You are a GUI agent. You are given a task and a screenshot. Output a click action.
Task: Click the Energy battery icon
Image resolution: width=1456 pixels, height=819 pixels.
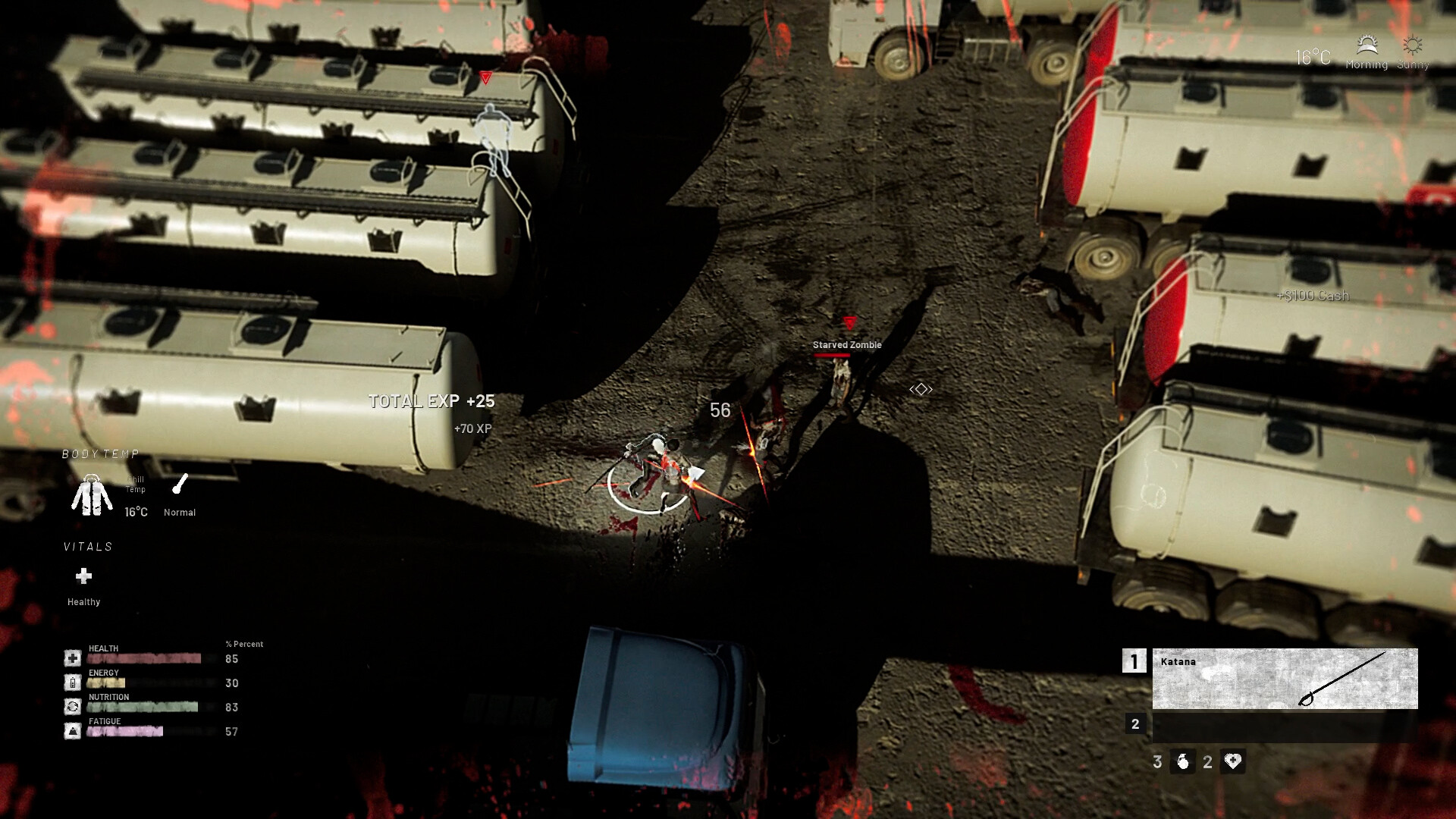[73, 682]
